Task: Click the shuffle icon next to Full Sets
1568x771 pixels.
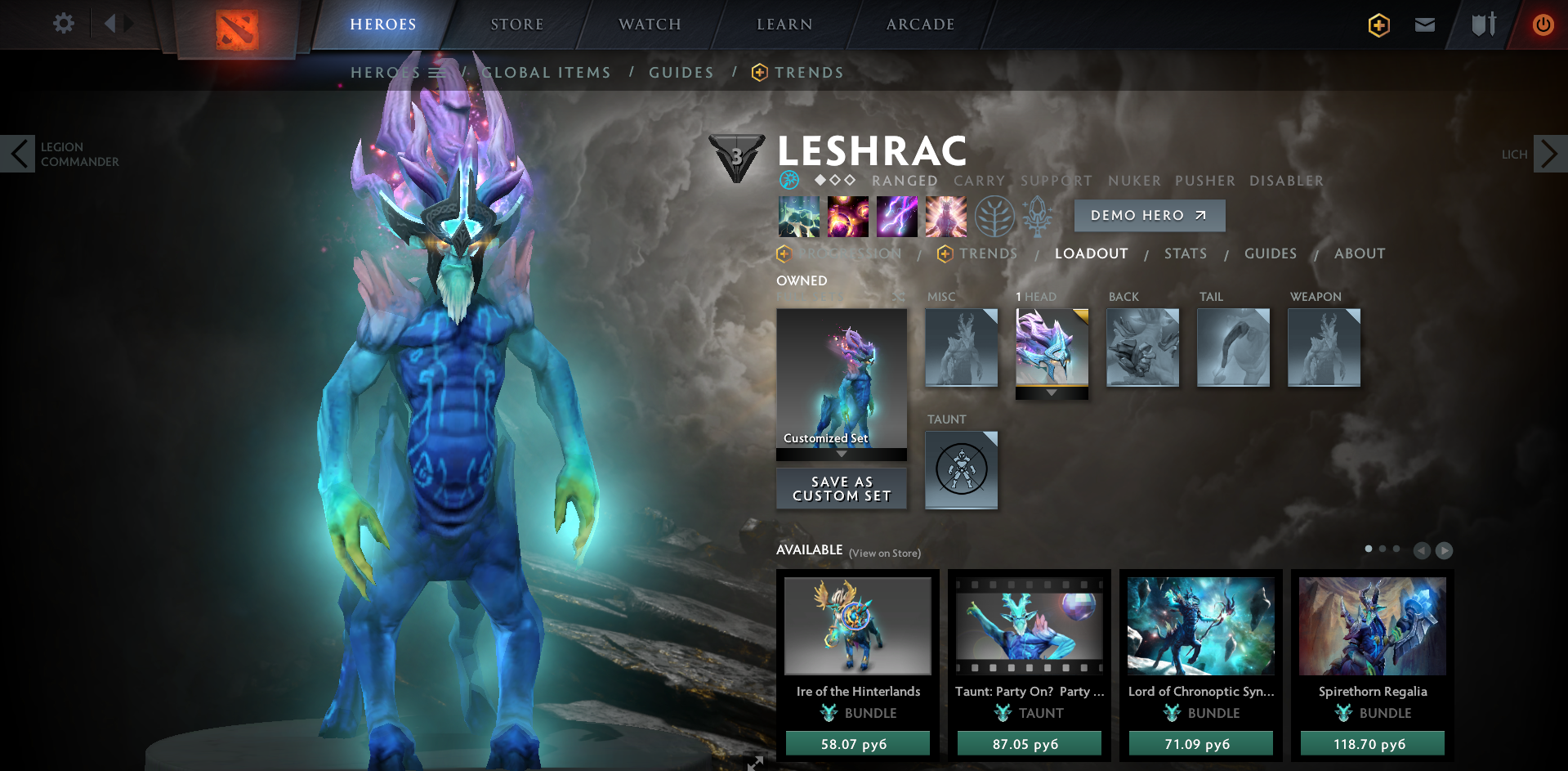Action: click(897, 296)
